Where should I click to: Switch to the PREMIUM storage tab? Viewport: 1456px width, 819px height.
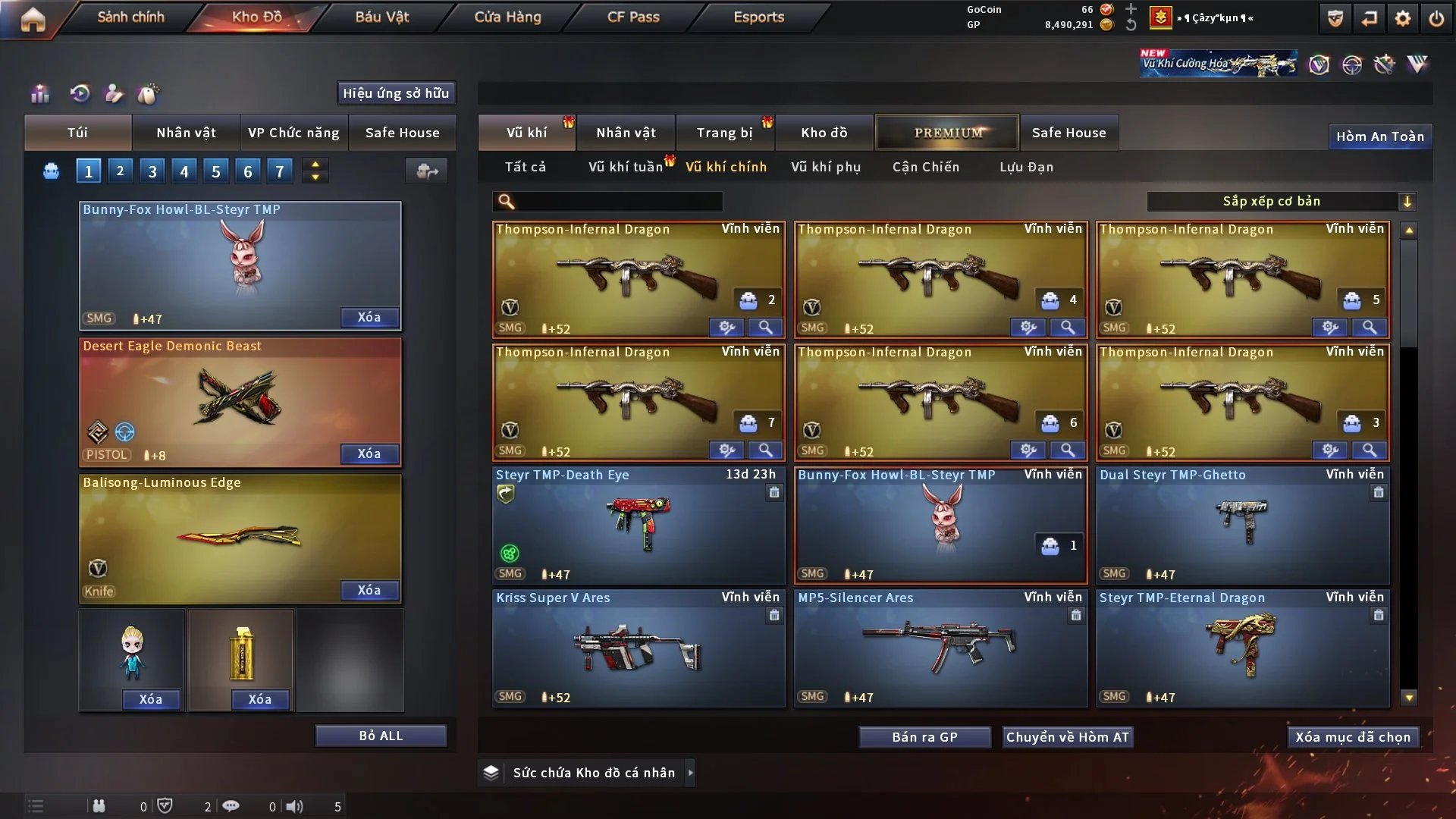947,133
